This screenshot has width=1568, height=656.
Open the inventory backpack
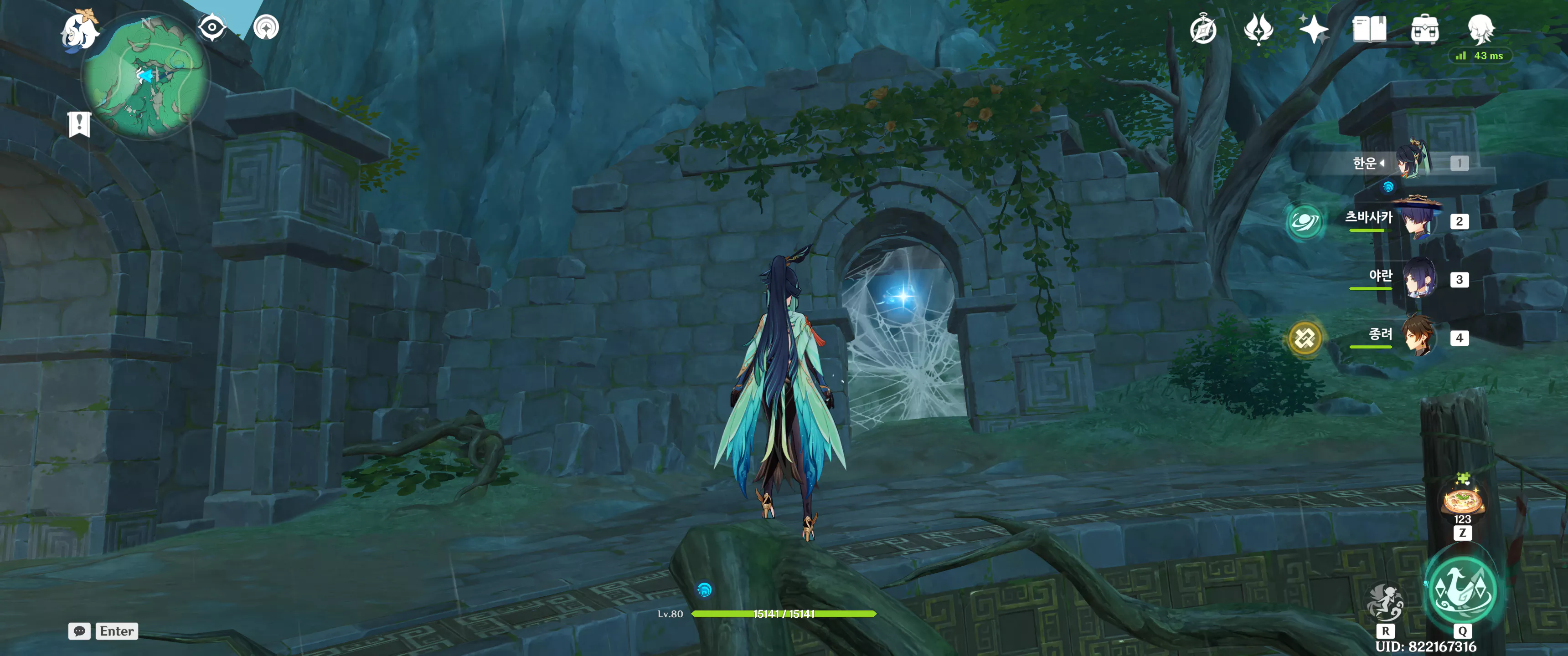point(1424,29)
